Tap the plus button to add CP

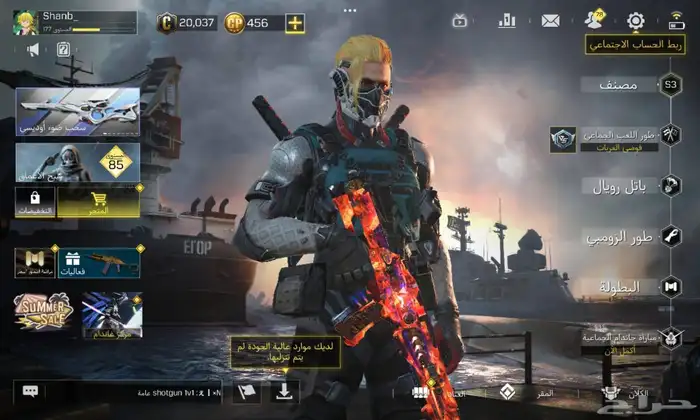(294, 22)
